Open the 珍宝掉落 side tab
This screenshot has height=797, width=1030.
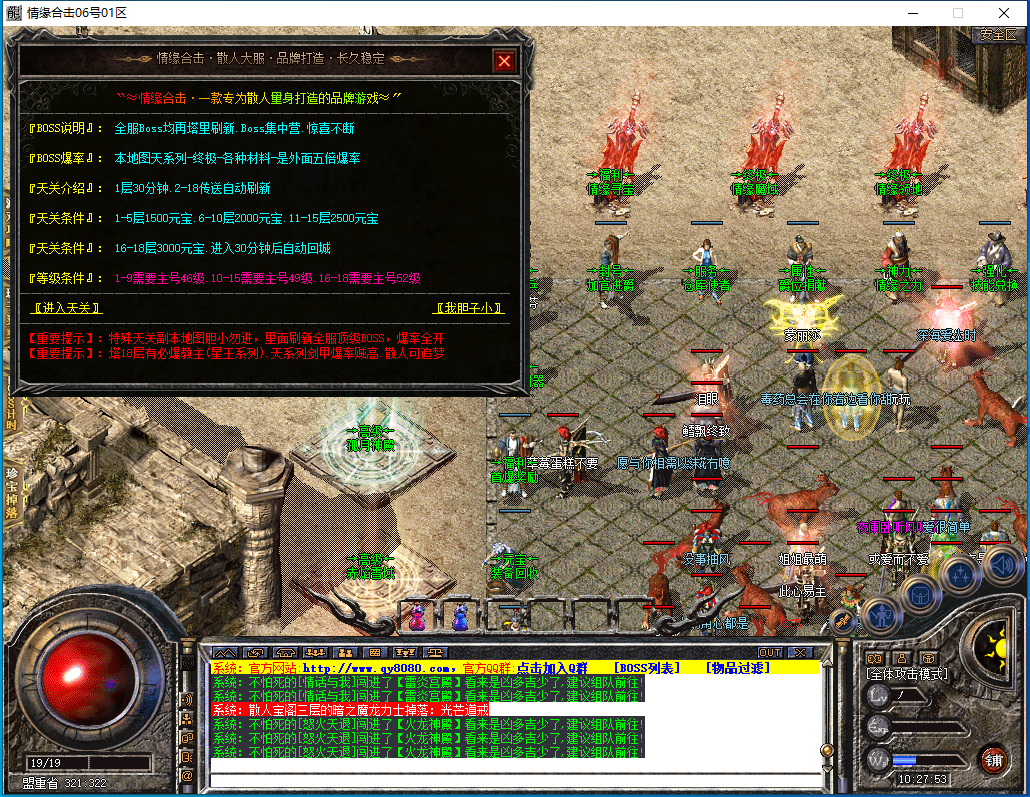12,492
